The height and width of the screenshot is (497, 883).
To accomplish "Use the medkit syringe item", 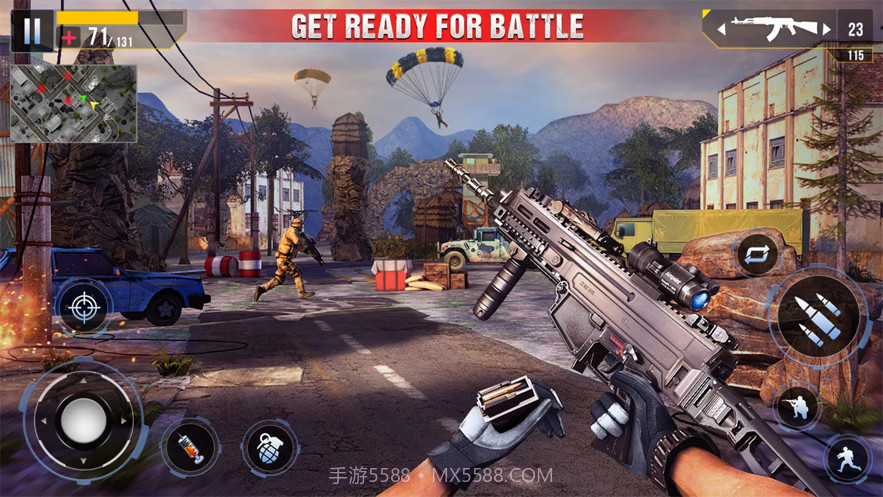I will (x=190, y=446).
